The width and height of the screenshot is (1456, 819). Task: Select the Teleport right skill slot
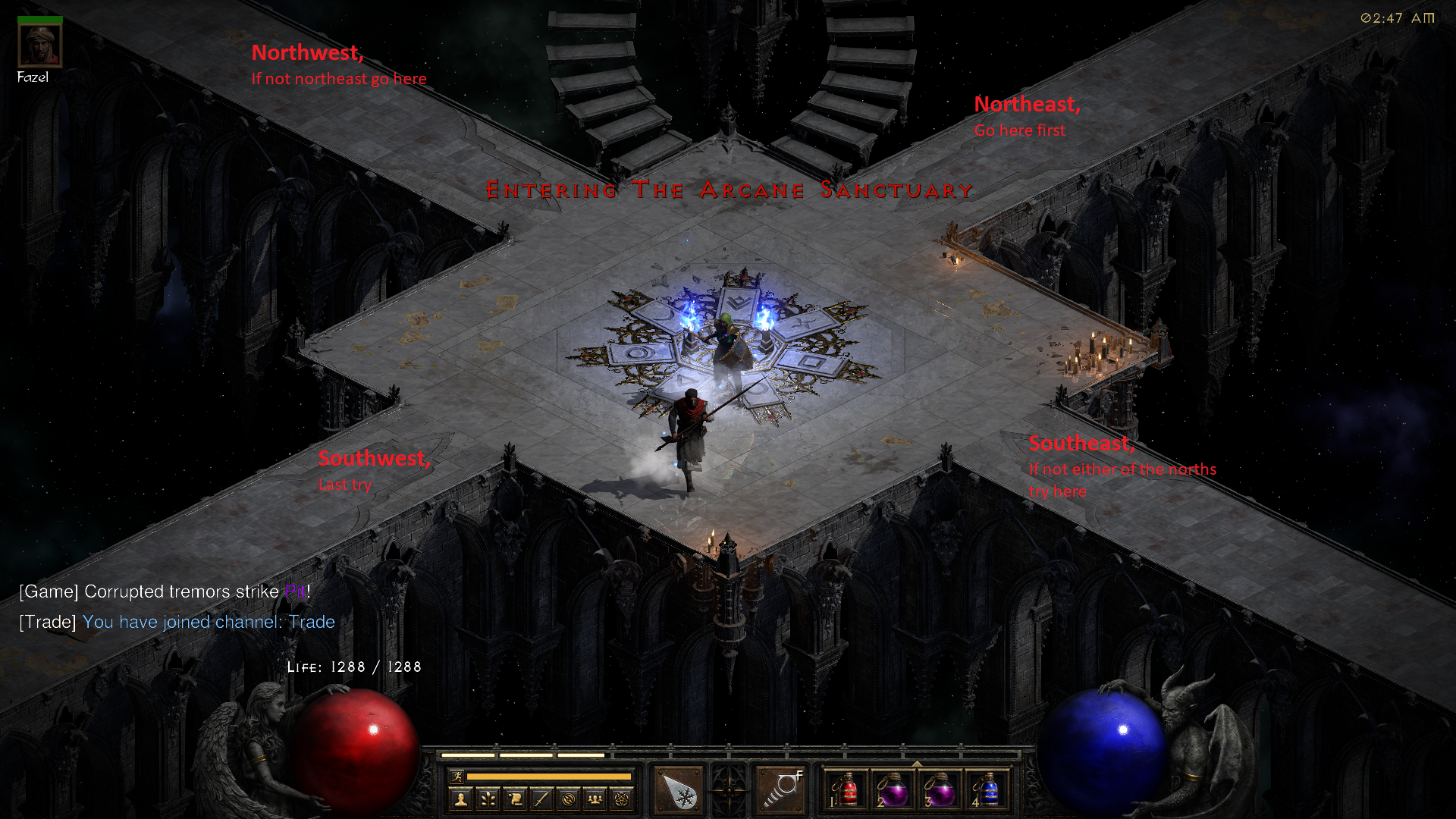(x=780, y=789)
